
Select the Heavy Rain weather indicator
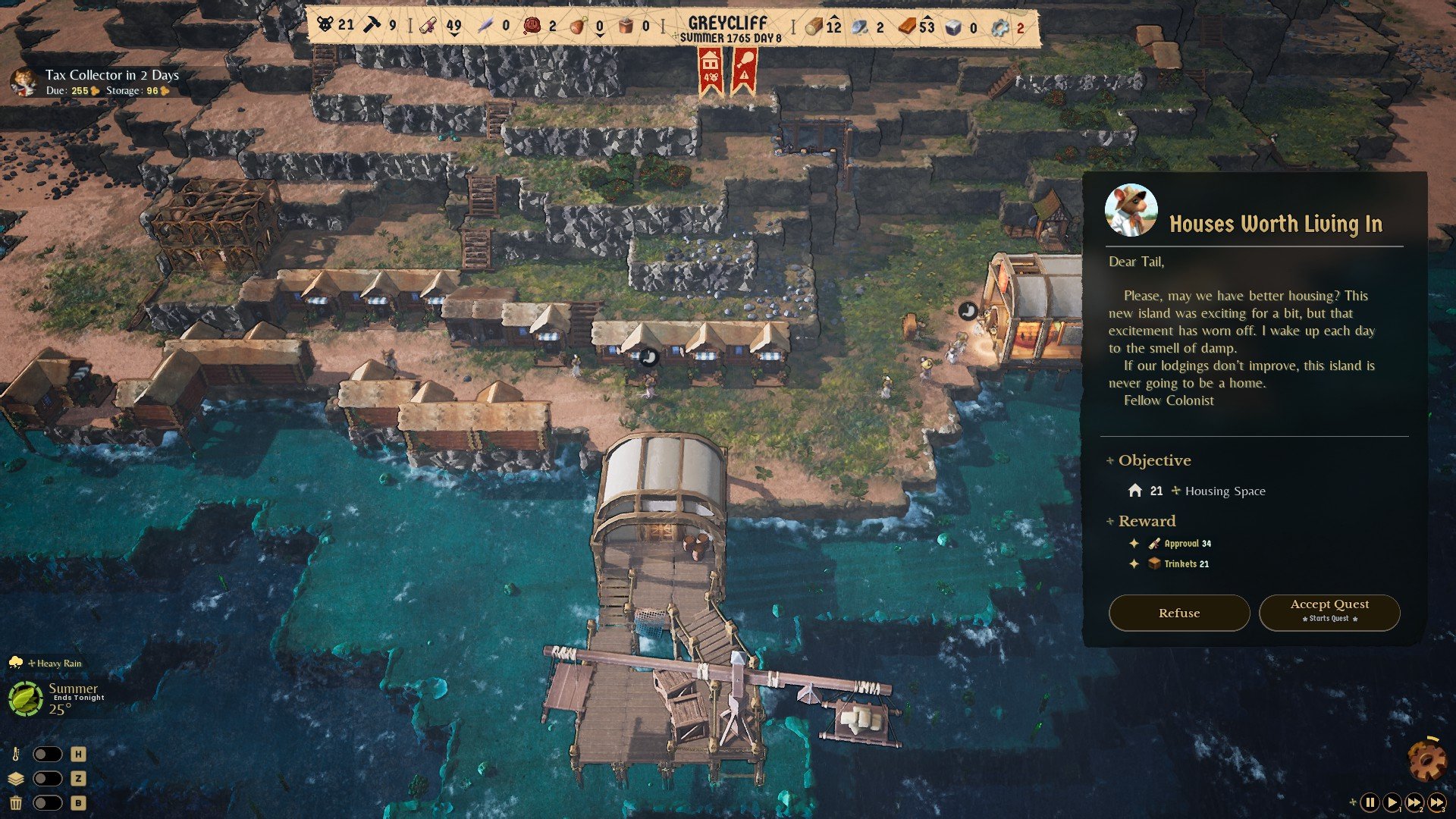pyautogui.click(x=53, y=664)
